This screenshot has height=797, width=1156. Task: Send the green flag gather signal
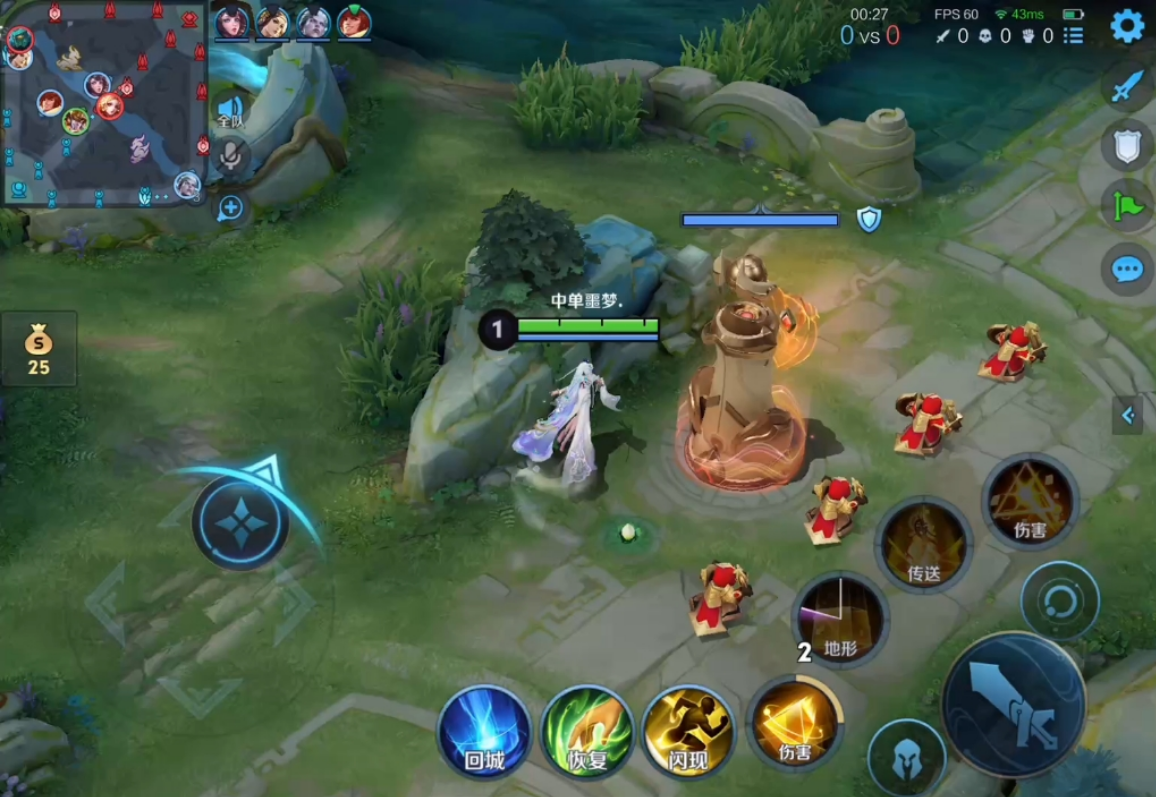coord(1127,207)
